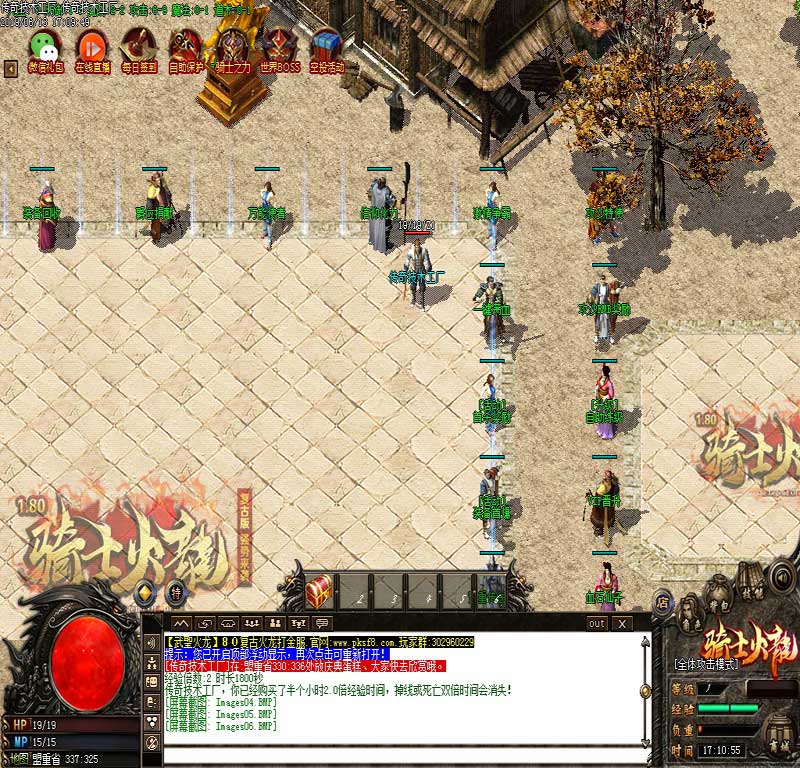Open the airdrop event icon (空投活动)

[x=326, y=48]
